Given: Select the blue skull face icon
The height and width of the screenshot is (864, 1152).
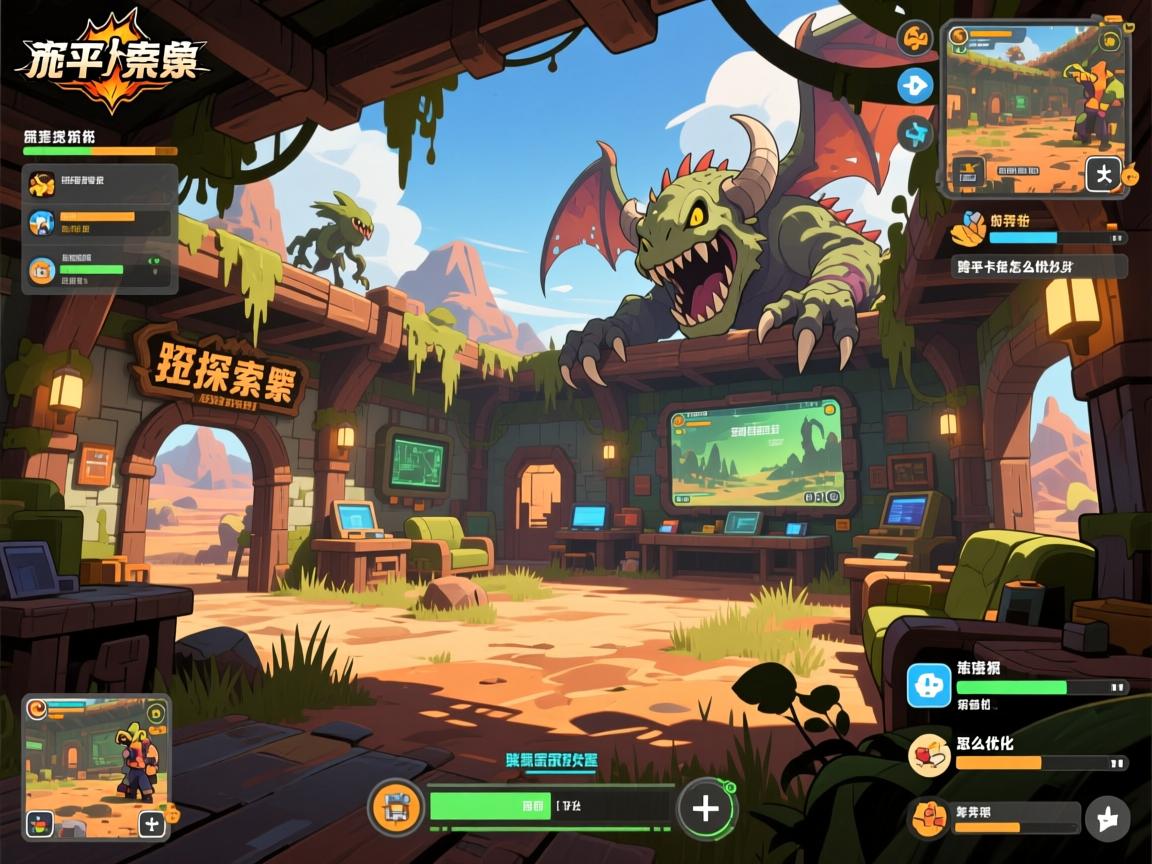Looking at the screenshot, I should coord(928,686).
